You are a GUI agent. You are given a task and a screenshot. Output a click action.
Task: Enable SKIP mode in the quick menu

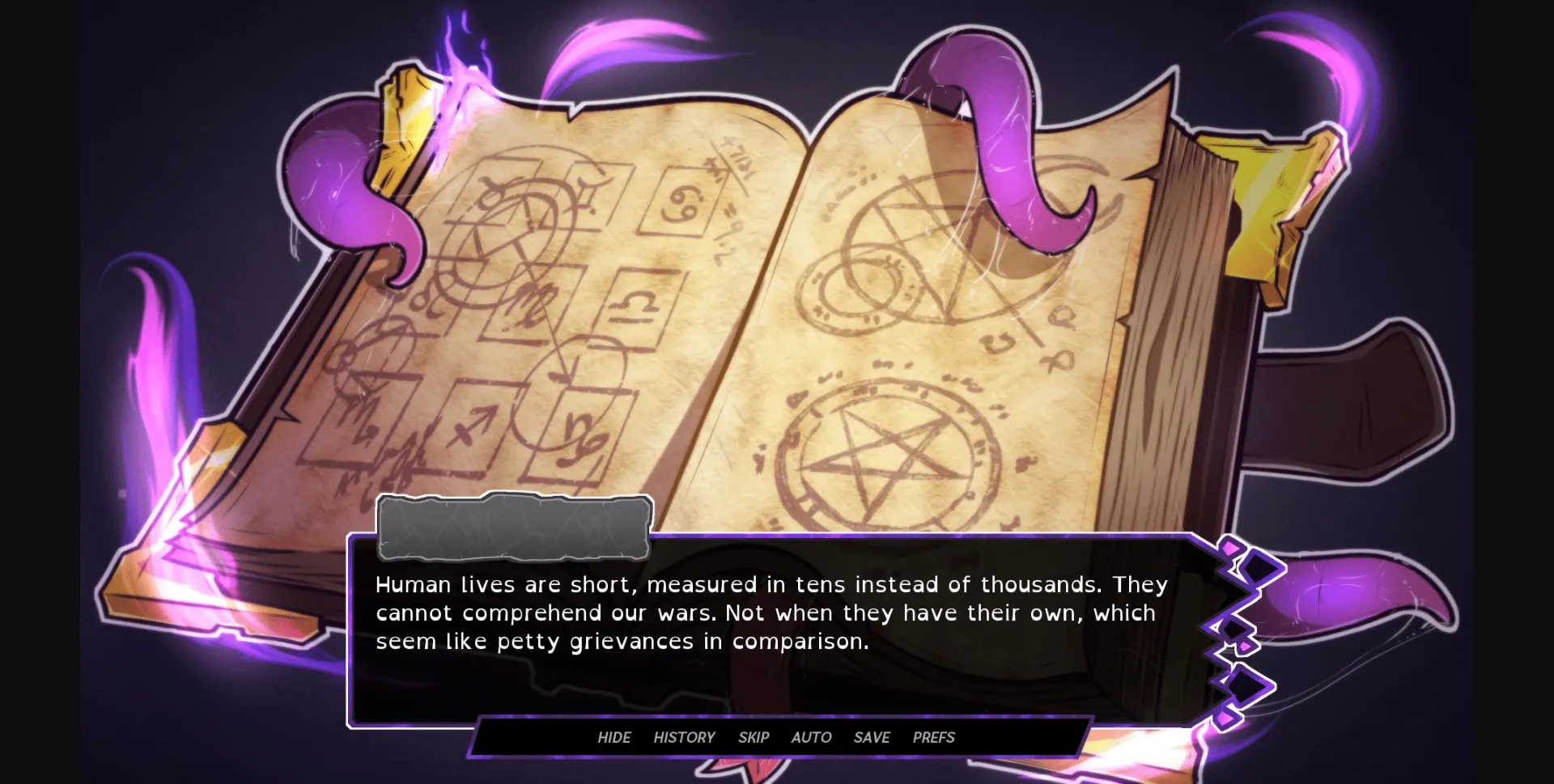click(754, 737)
